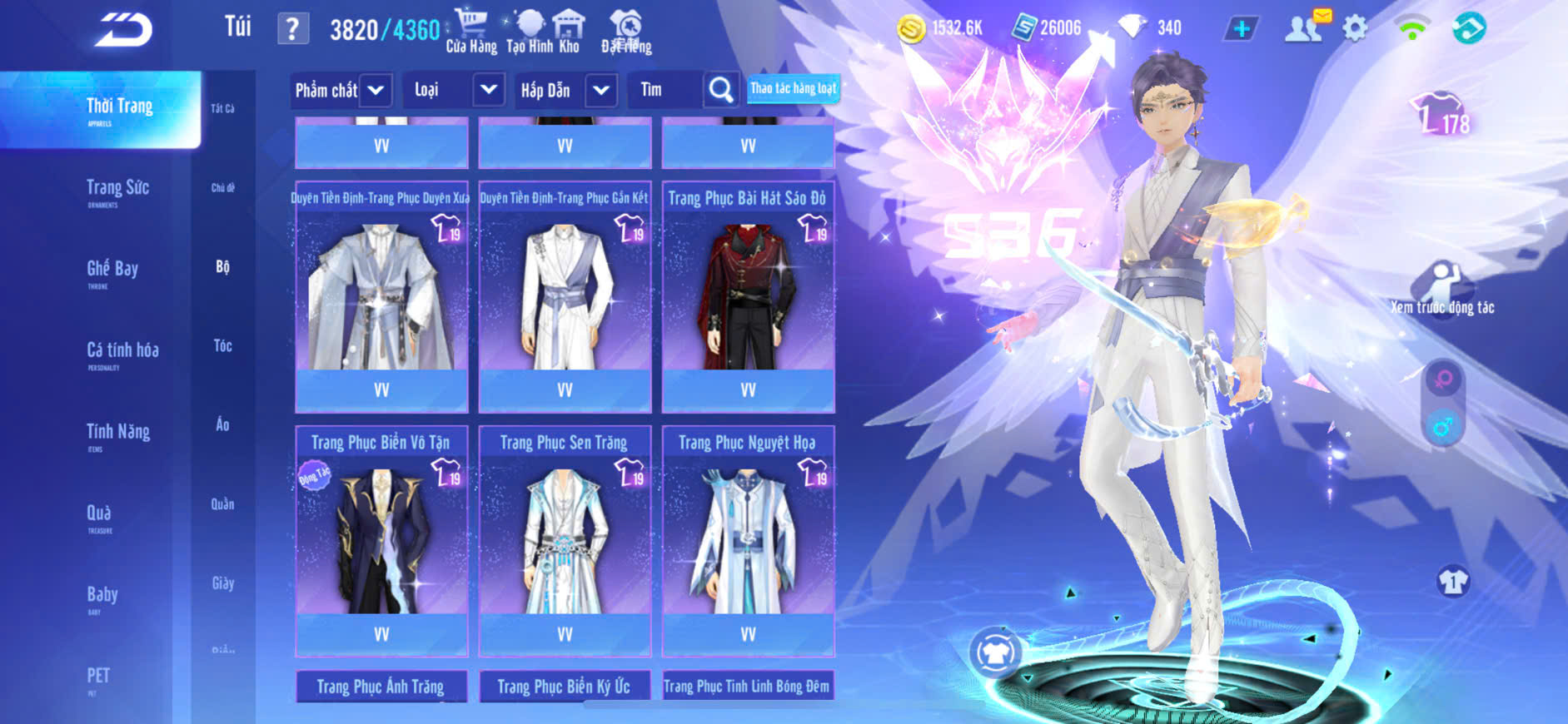The width and height of the screenshot is (1568, 724).
Task: Click the magnifier search button
Action: (x=720, y=90)
